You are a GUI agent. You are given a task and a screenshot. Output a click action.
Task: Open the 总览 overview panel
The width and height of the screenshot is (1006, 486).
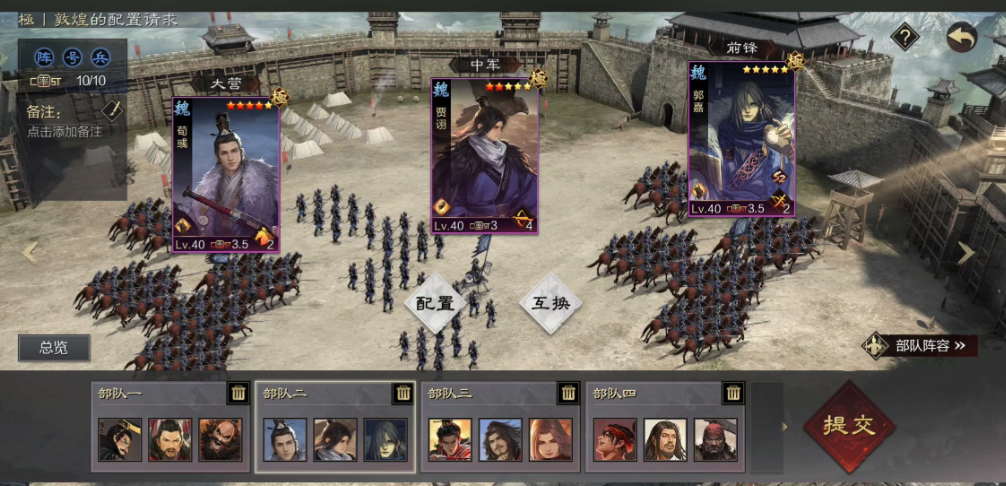(x=54, y=348)
